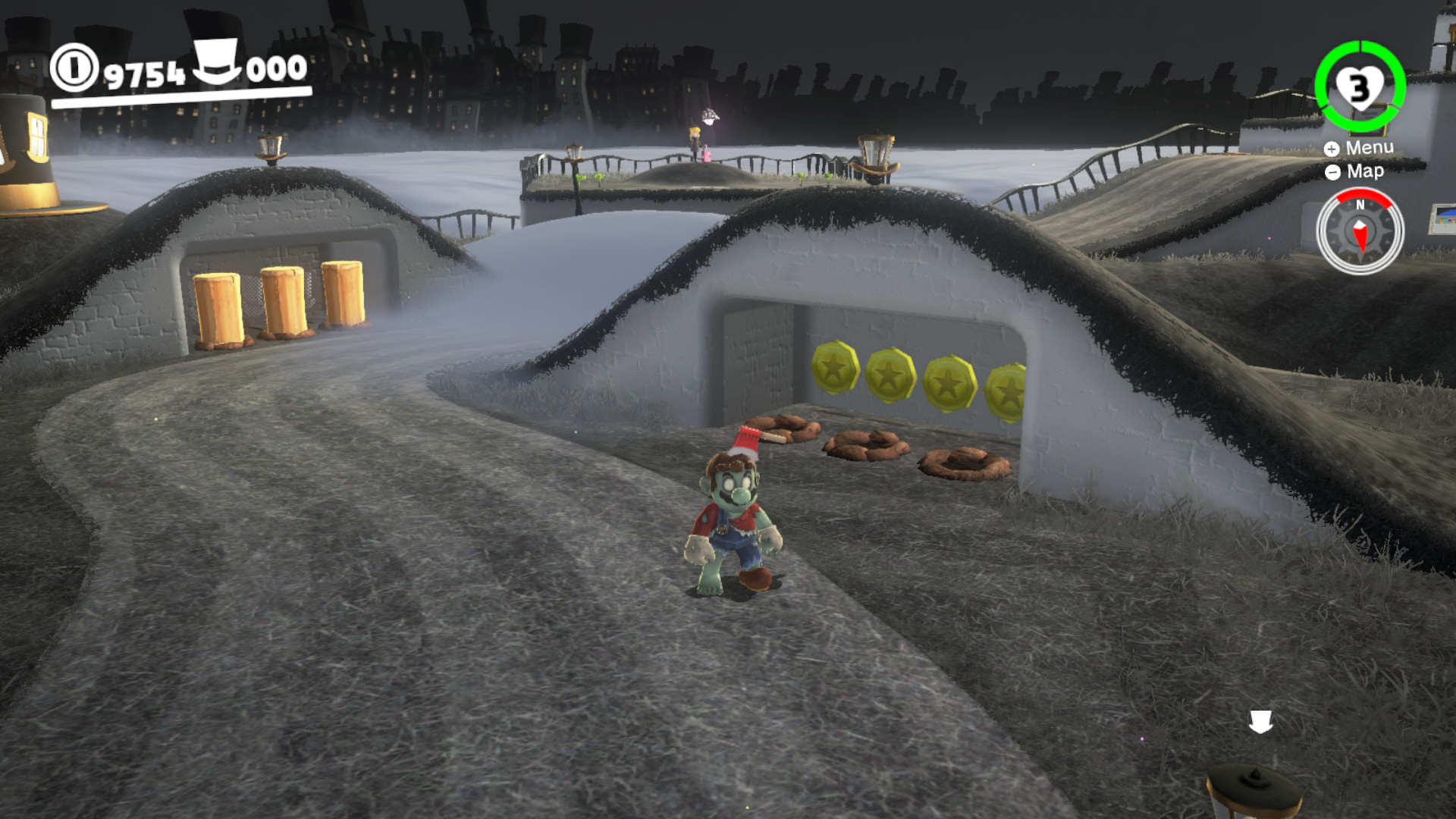Viewport: 1456px width, 819px height.
Task: Select the Map label text
Action: [x=1364, y=172]
